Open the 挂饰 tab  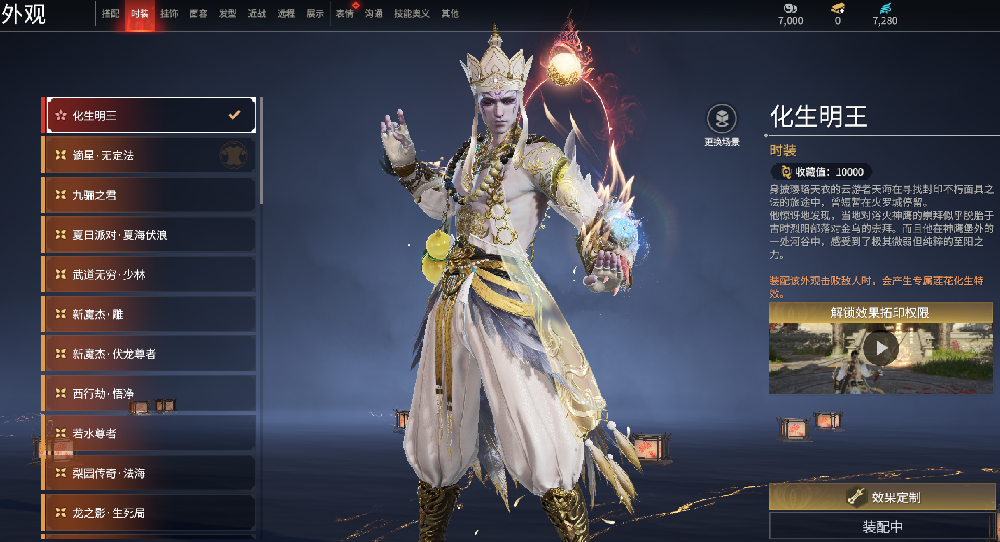[169, 14]
